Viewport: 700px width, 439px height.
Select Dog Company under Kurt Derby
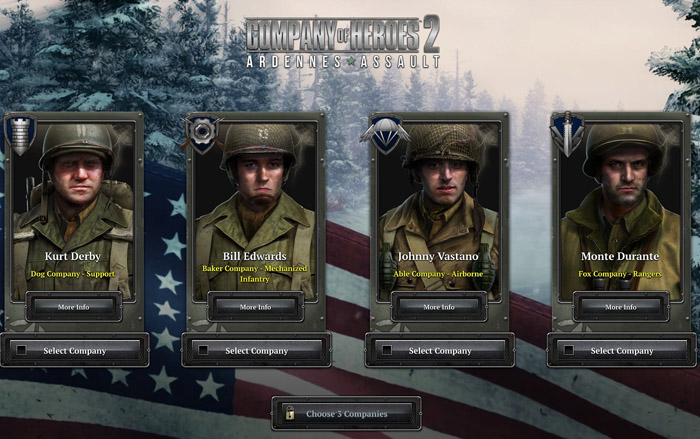pyautogui.click(x=75, y=351)
